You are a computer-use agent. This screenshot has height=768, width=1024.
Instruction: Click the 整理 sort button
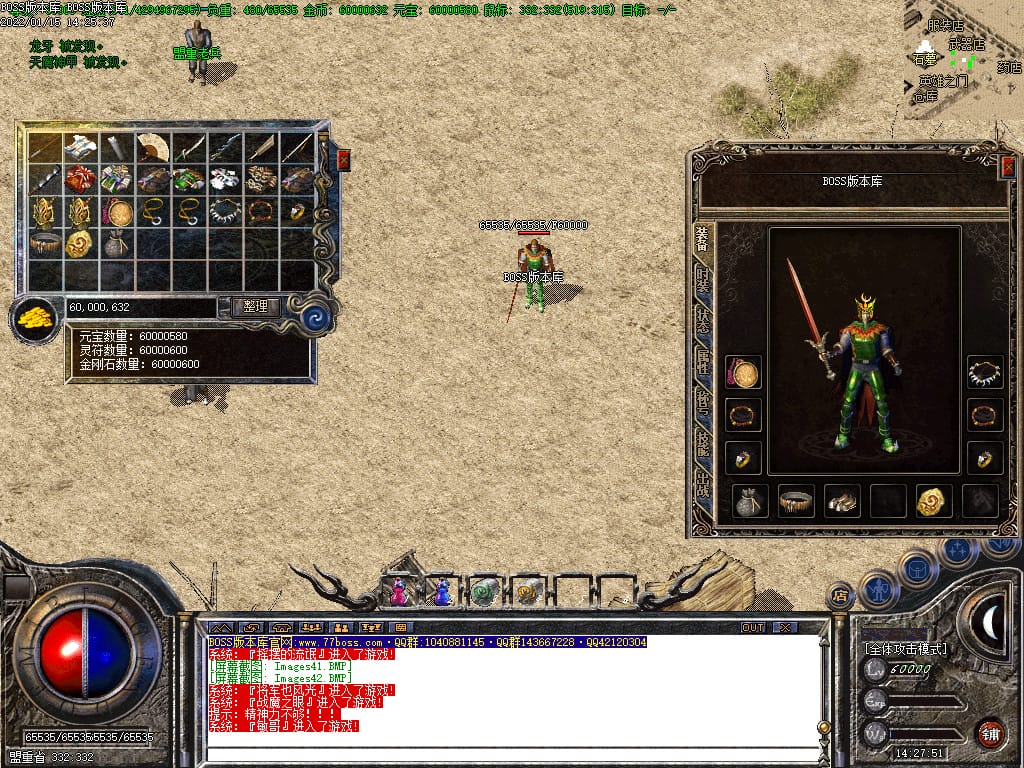click(255, 307)
